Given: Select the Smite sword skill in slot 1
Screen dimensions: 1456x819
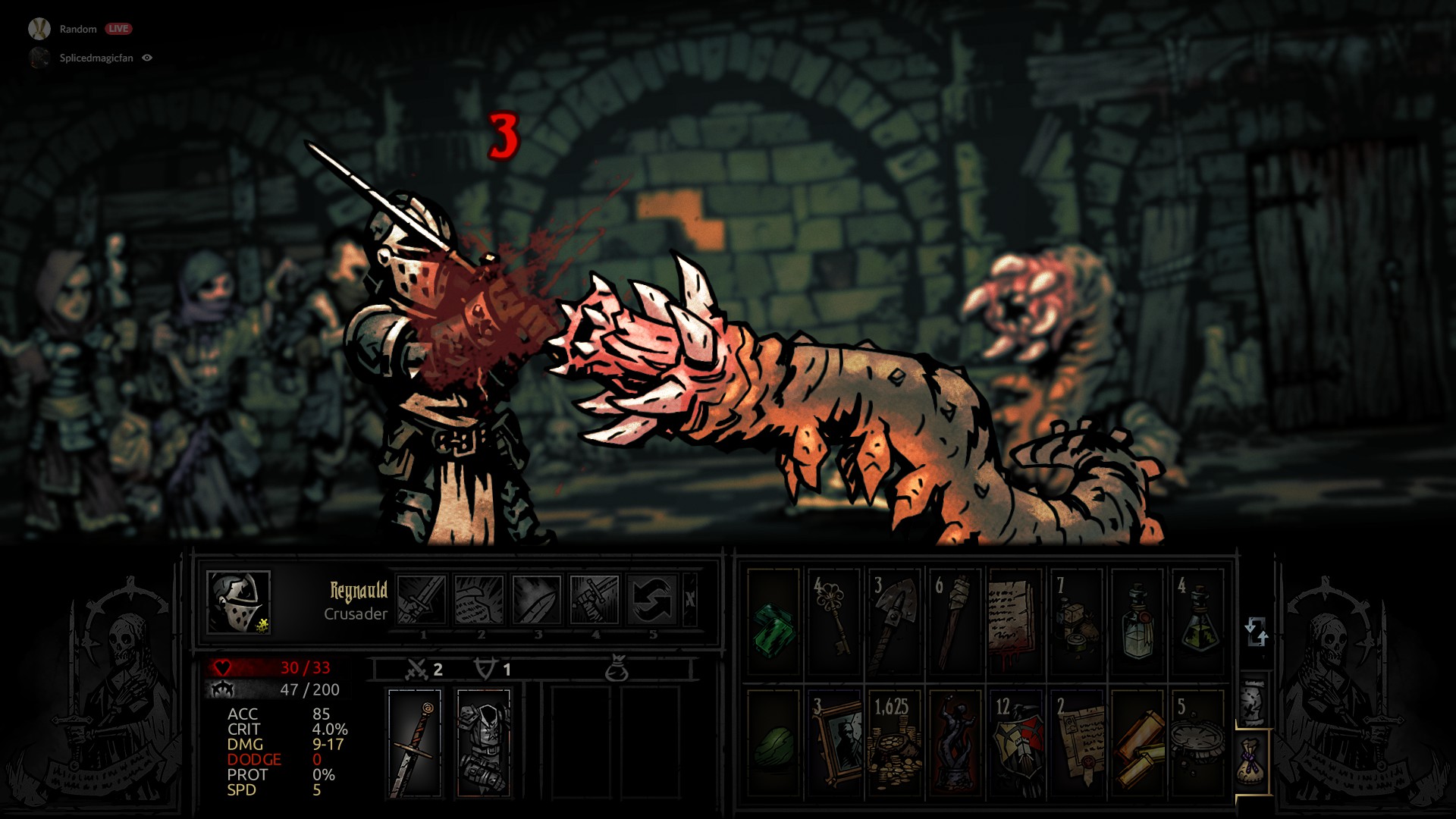Looking at the screenshot, I should tap(422, 600).
